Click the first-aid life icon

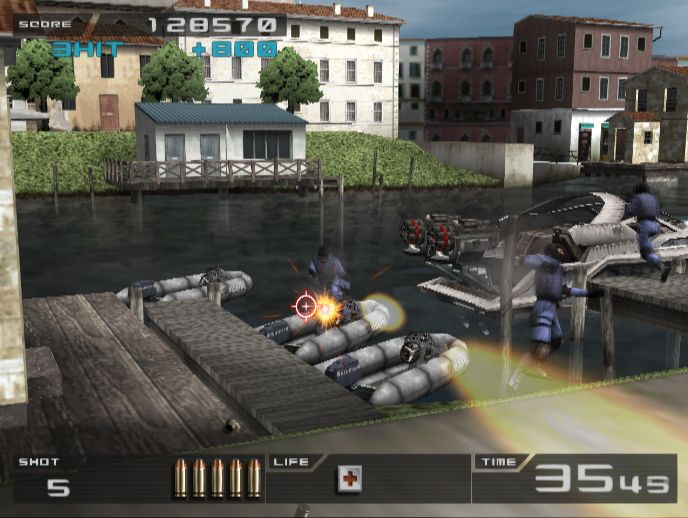[349, 479]
